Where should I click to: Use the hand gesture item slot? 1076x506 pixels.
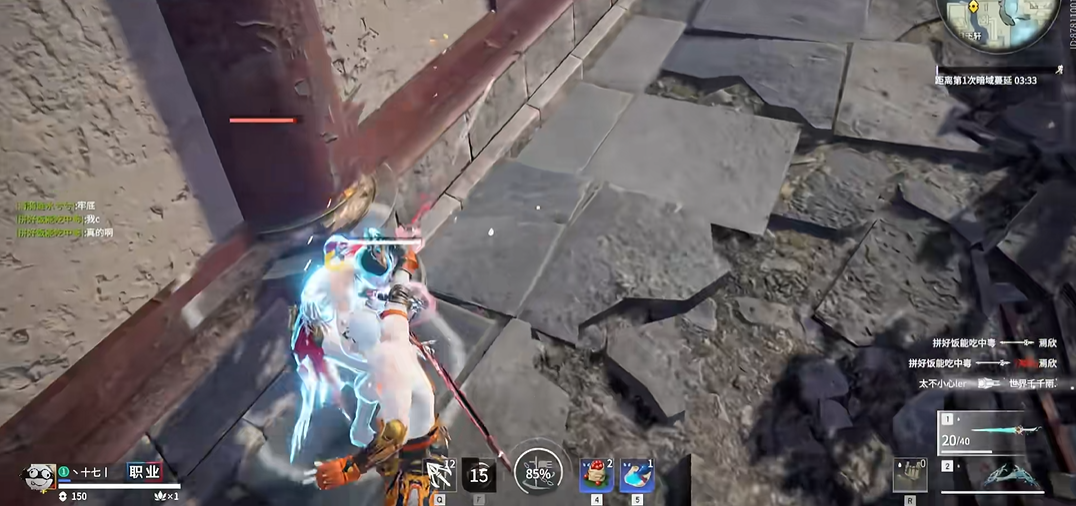tap(908, 475)
